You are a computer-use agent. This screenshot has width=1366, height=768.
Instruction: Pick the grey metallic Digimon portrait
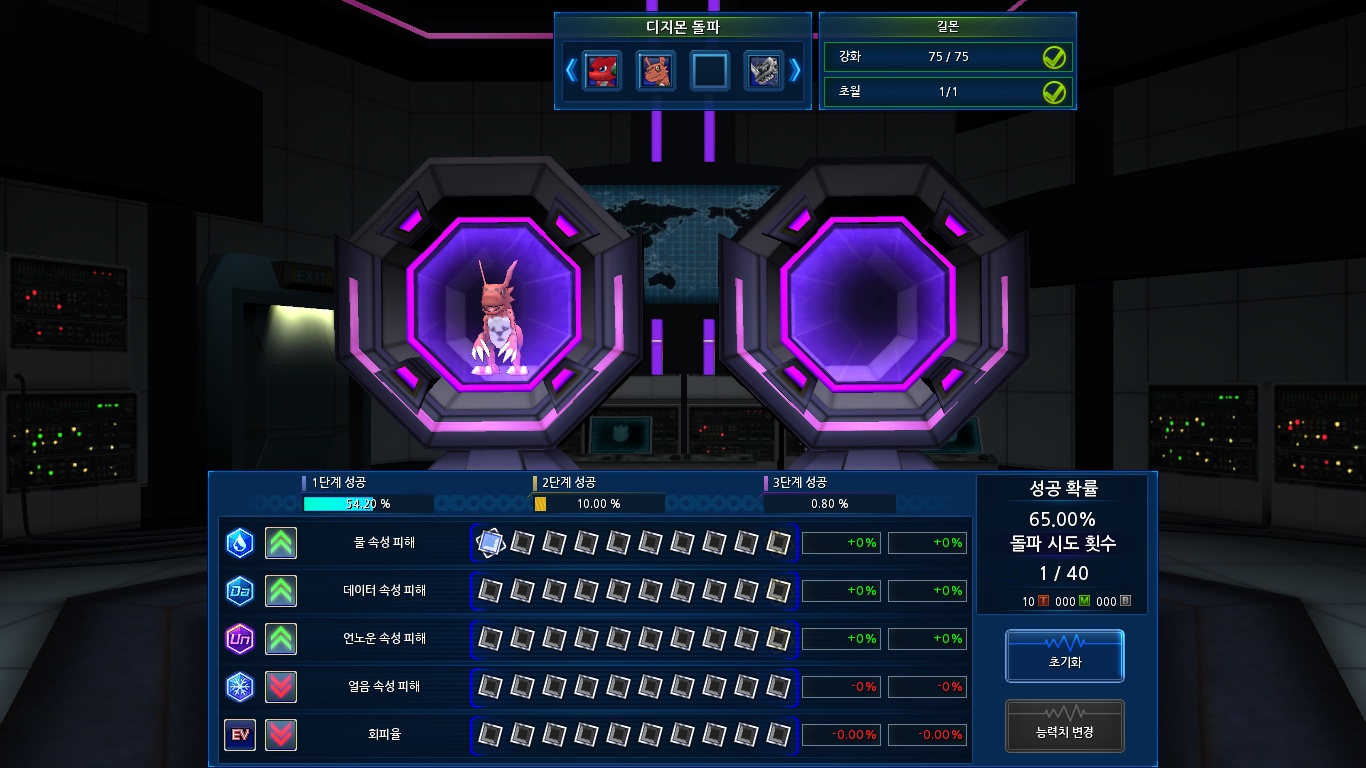763,71
